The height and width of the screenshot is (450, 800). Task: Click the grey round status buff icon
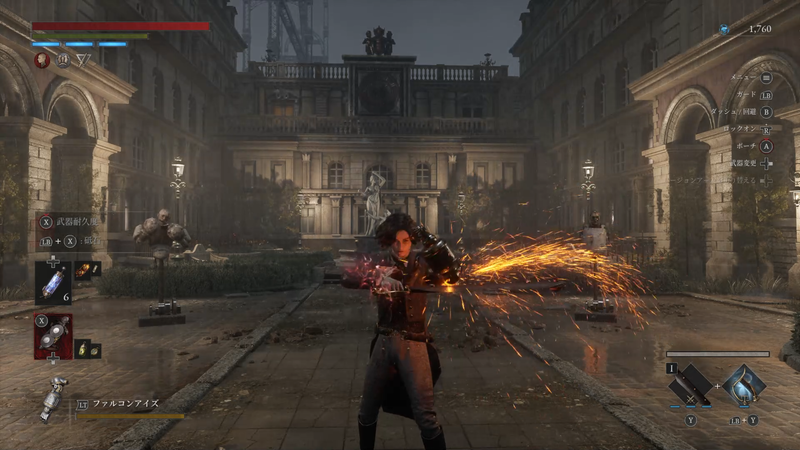coord(62,60)
